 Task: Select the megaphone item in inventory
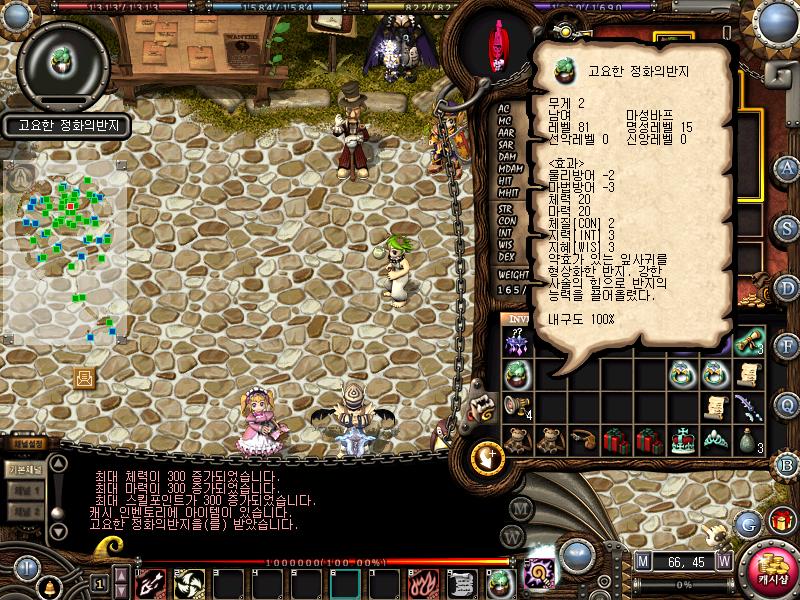(x=517, y=406)
